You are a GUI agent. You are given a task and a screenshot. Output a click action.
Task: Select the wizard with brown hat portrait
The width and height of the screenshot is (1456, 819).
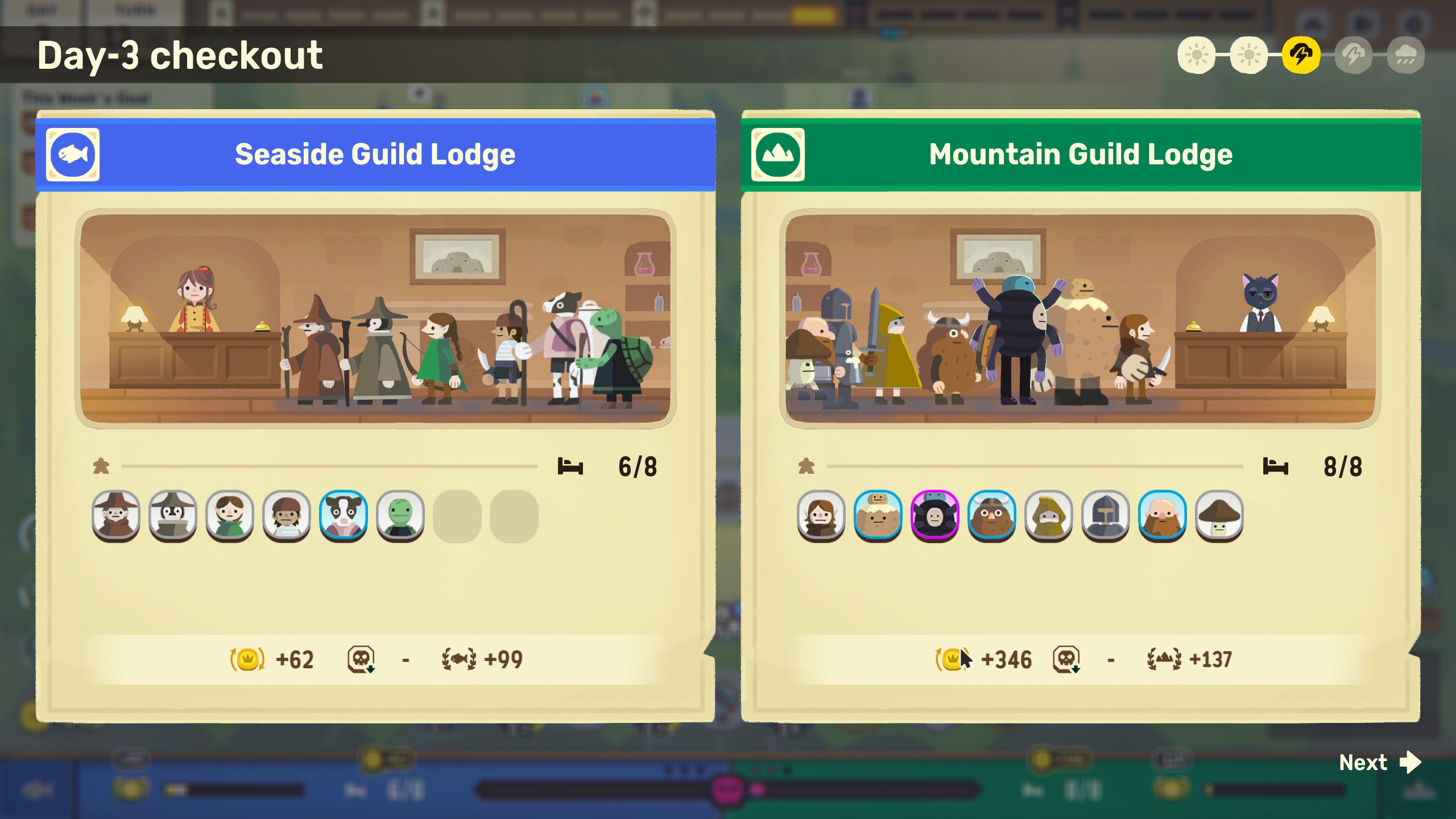[116, 515]
